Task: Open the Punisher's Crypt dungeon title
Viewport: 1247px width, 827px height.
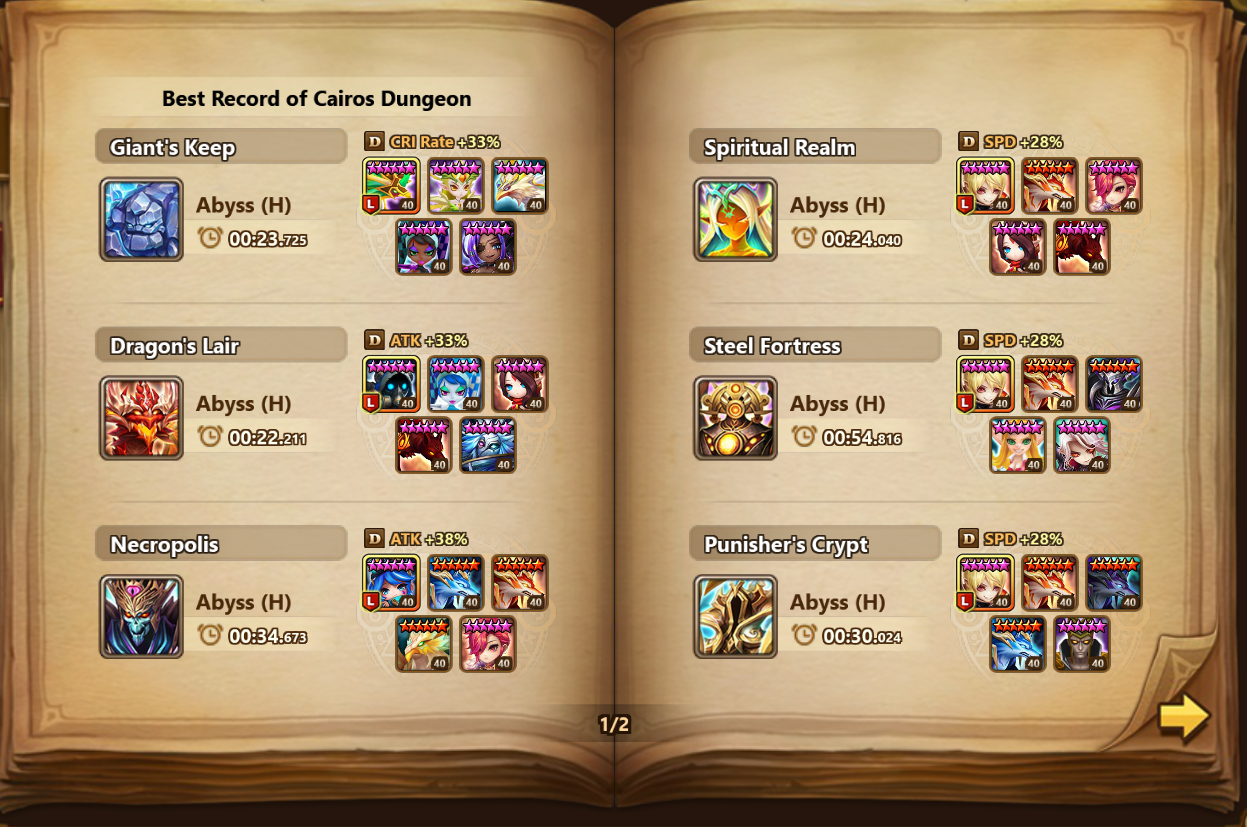Action: coord(786,545)
